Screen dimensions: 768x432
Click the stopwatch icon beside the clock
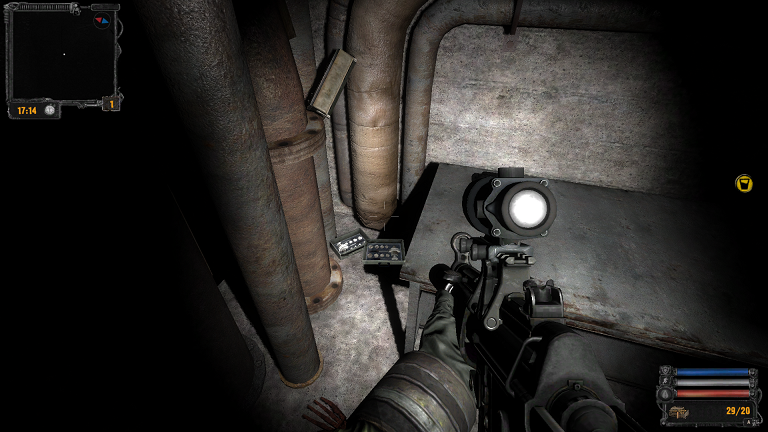[x=49, y=111]
